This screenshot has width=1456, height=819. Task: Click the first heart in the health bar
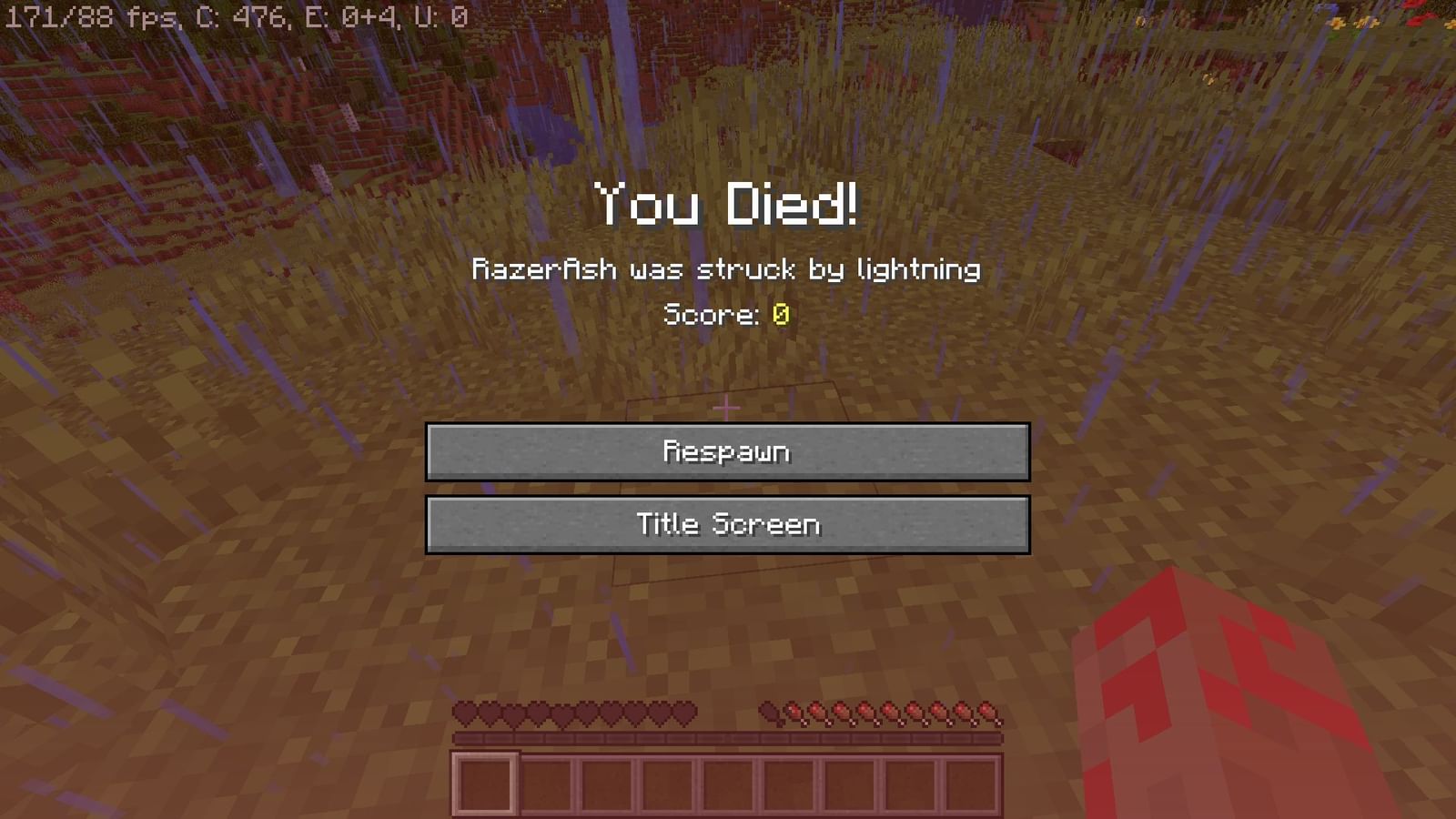465,714
